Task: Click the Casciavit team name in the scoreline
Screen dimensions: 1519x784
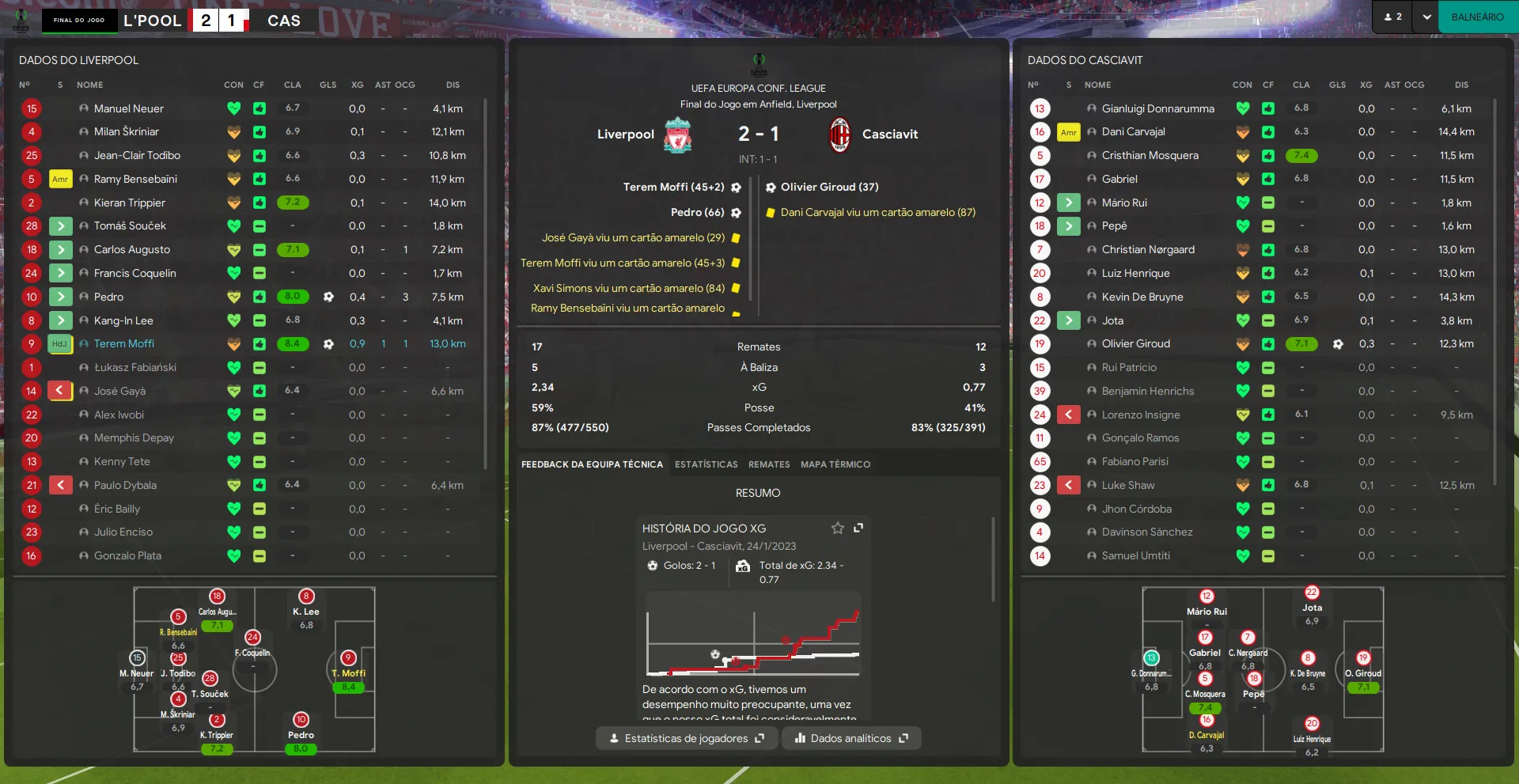Action: pyautogui.click(x=890, y=134)
